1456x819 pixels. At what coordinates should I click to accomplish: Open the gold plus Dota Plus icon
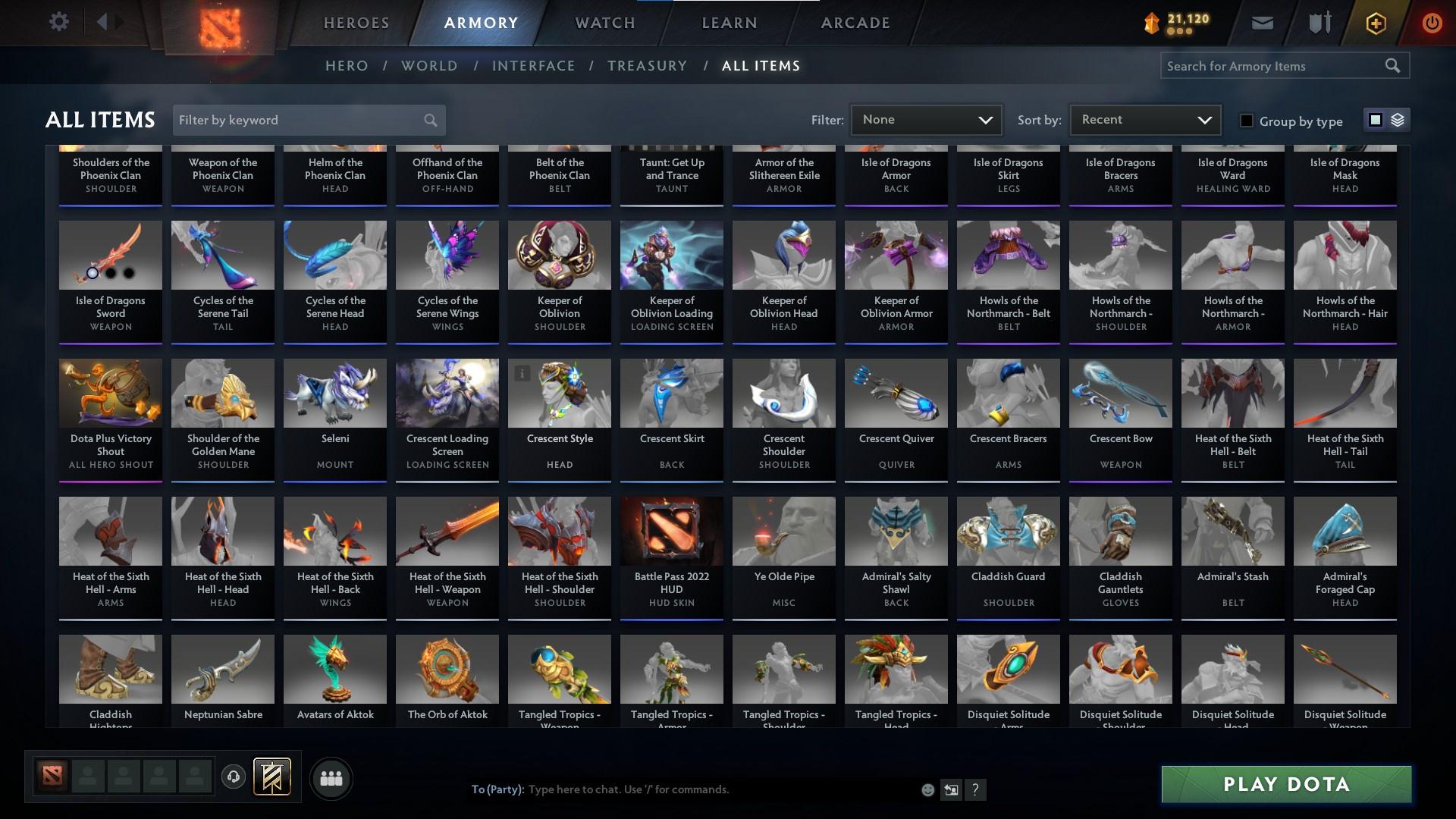tap(1375, 23)
